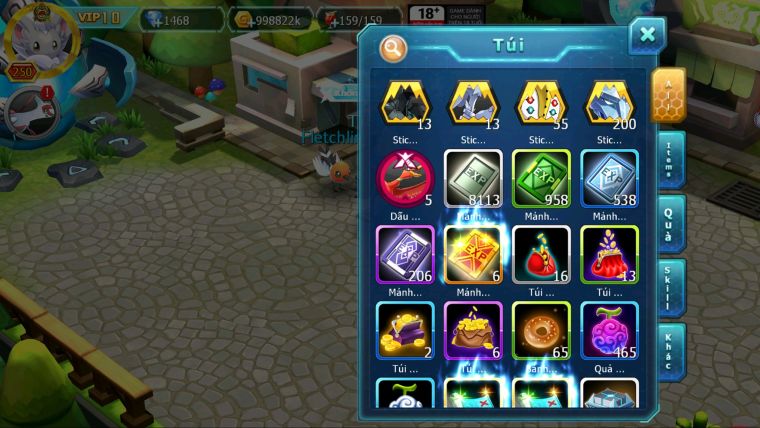Select the dark shard sticker with 13

[405, 102]
